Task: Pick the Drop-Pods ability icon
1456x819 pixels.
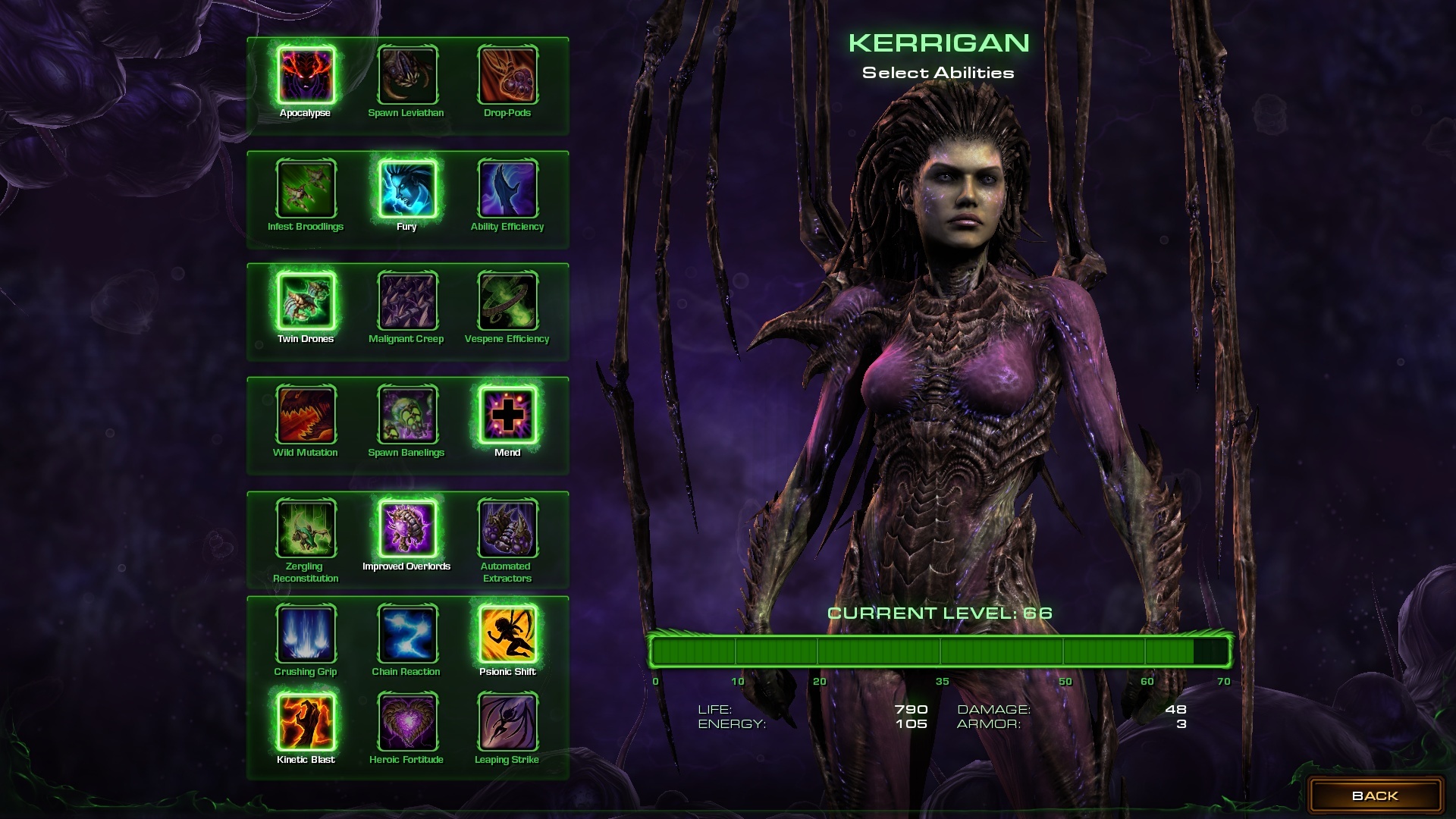Action: 507,75
